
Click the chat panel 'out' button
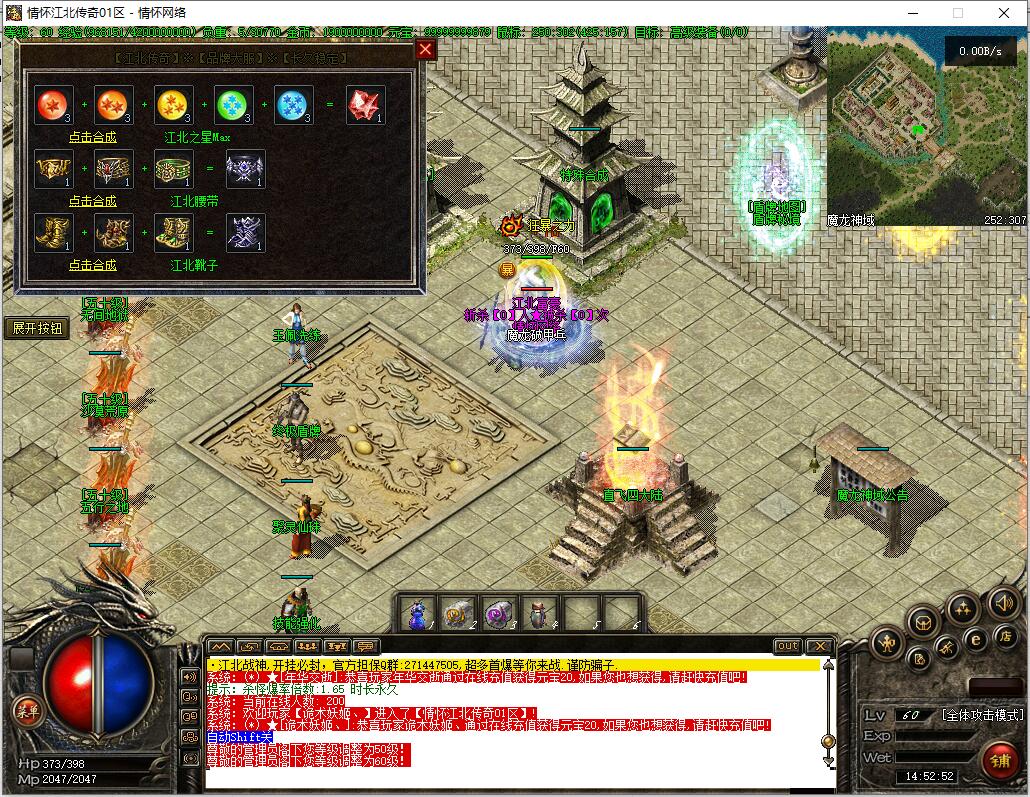(x=788, y=646)
